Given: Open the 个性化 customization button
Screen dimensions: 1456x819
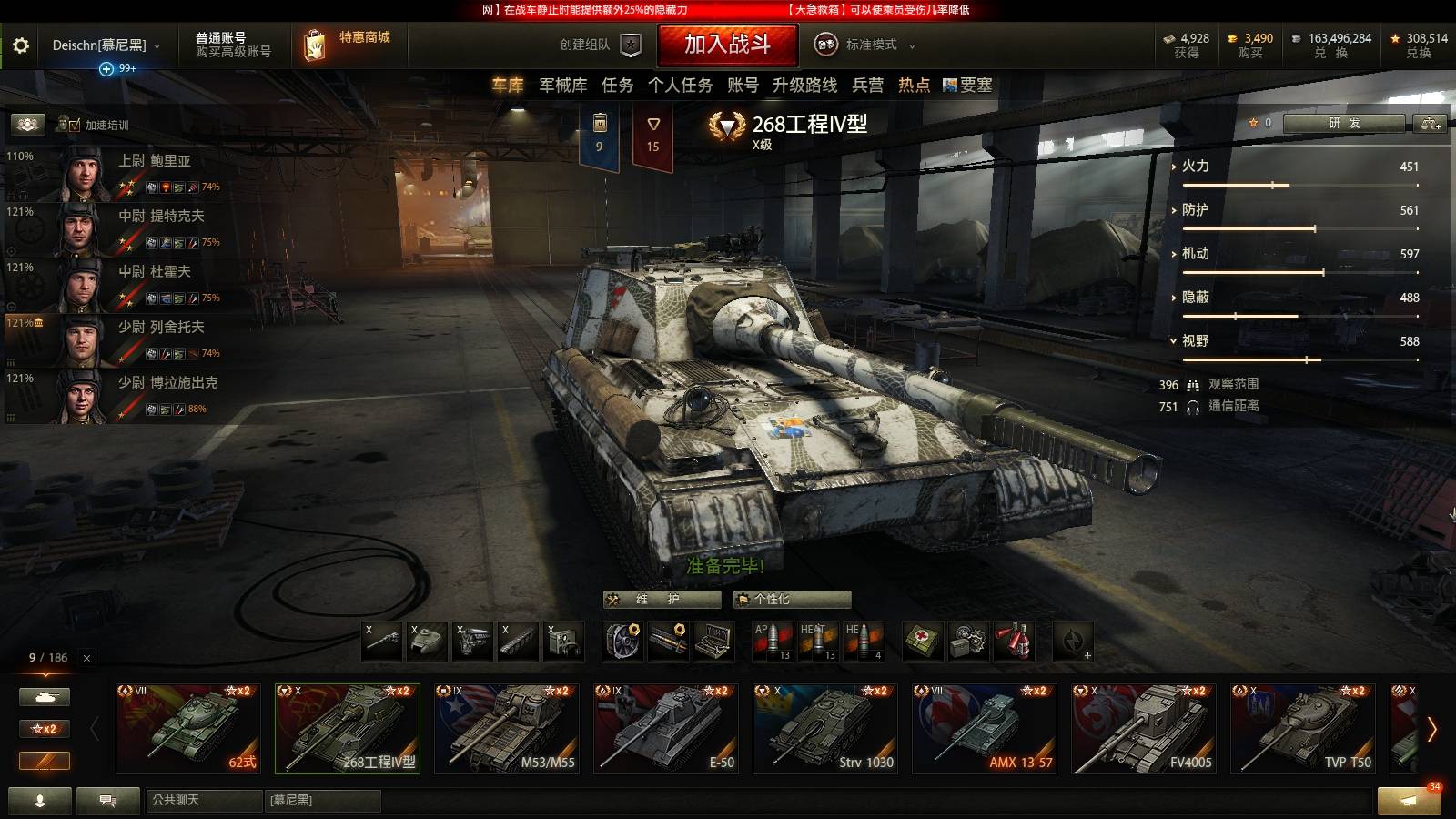Looking at the screenshot, I should (792, 600).
